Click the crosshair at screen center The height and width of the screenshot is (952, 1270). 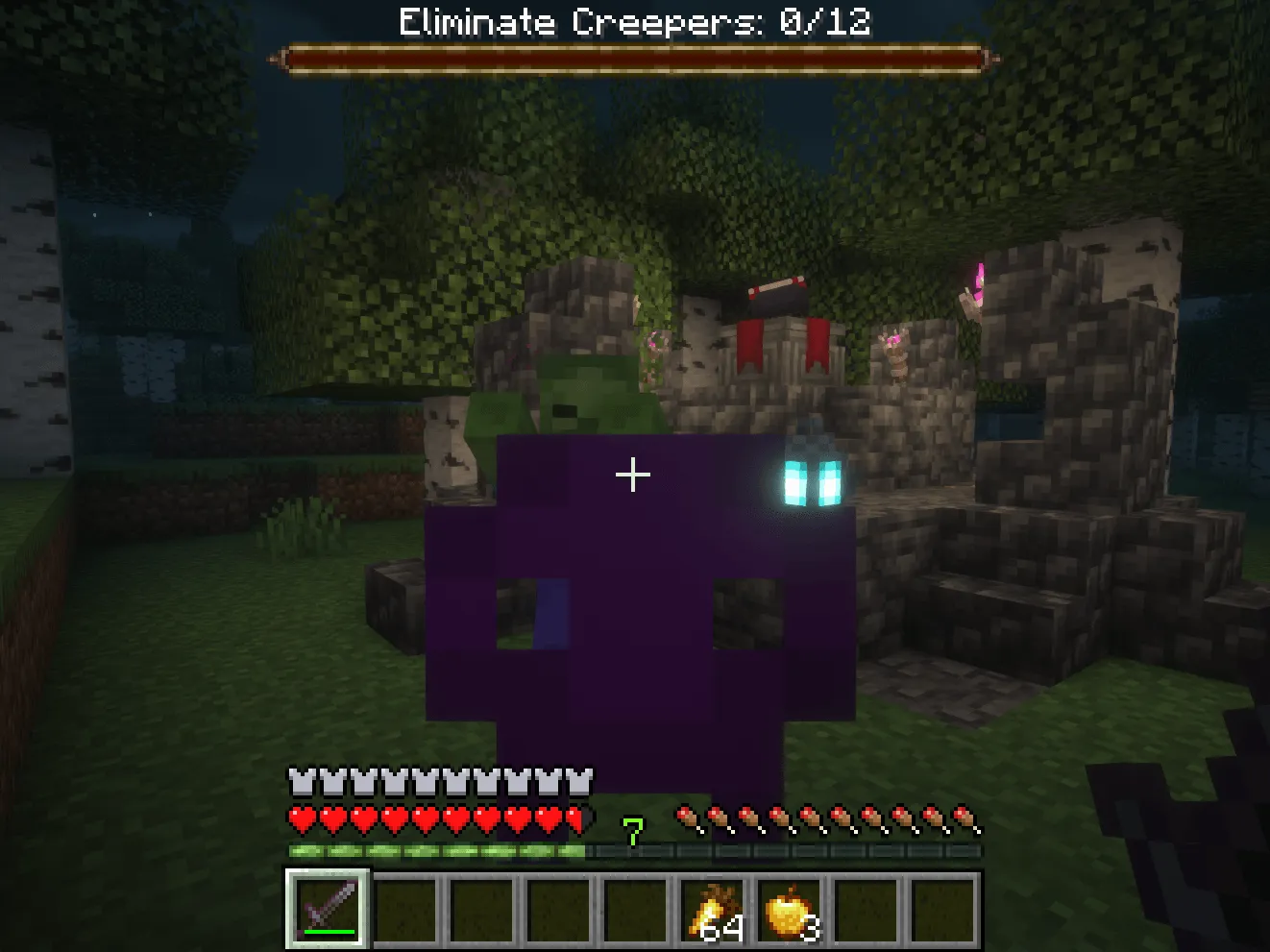point(633,474)
